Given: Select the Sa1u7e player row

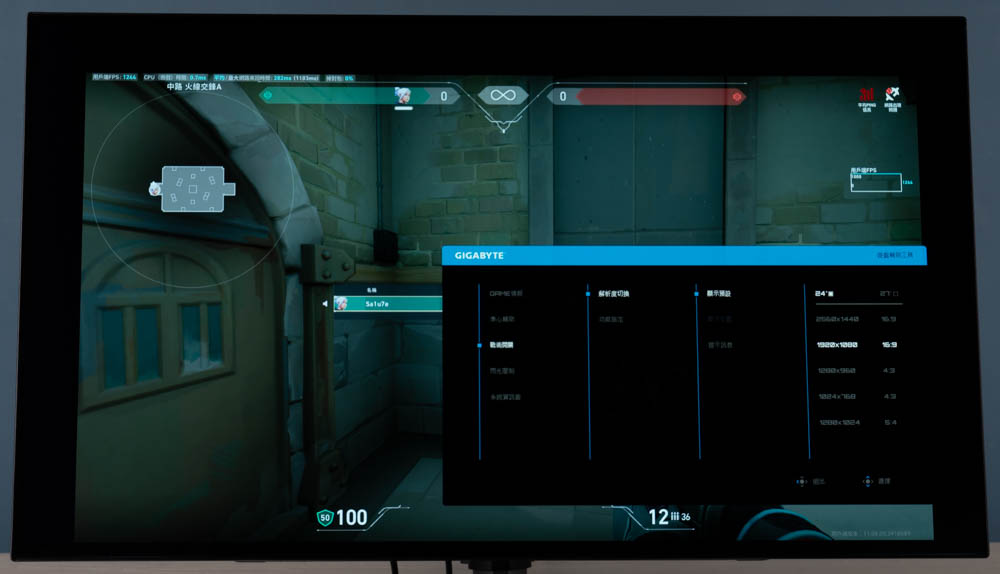Looking at the screenshot, I should tap(385, 304).
